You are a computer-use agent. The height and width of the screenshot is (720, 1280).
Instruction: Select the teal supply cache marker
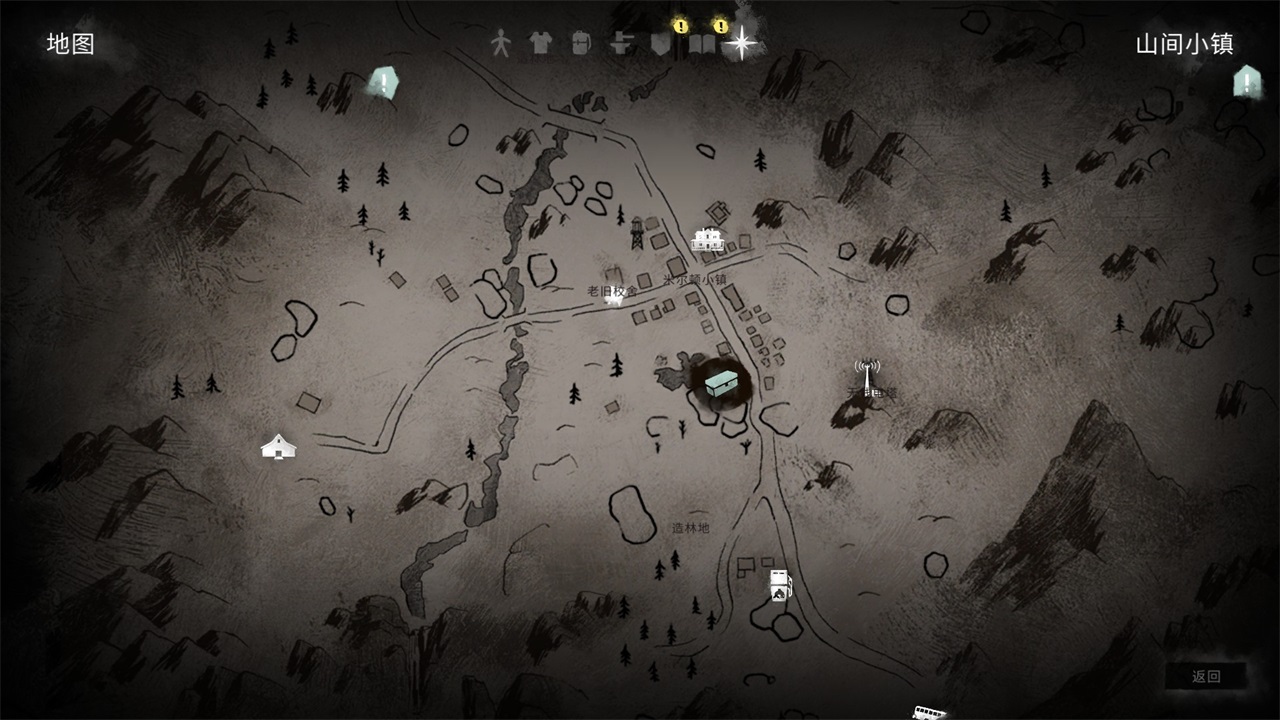pos(720,383)
